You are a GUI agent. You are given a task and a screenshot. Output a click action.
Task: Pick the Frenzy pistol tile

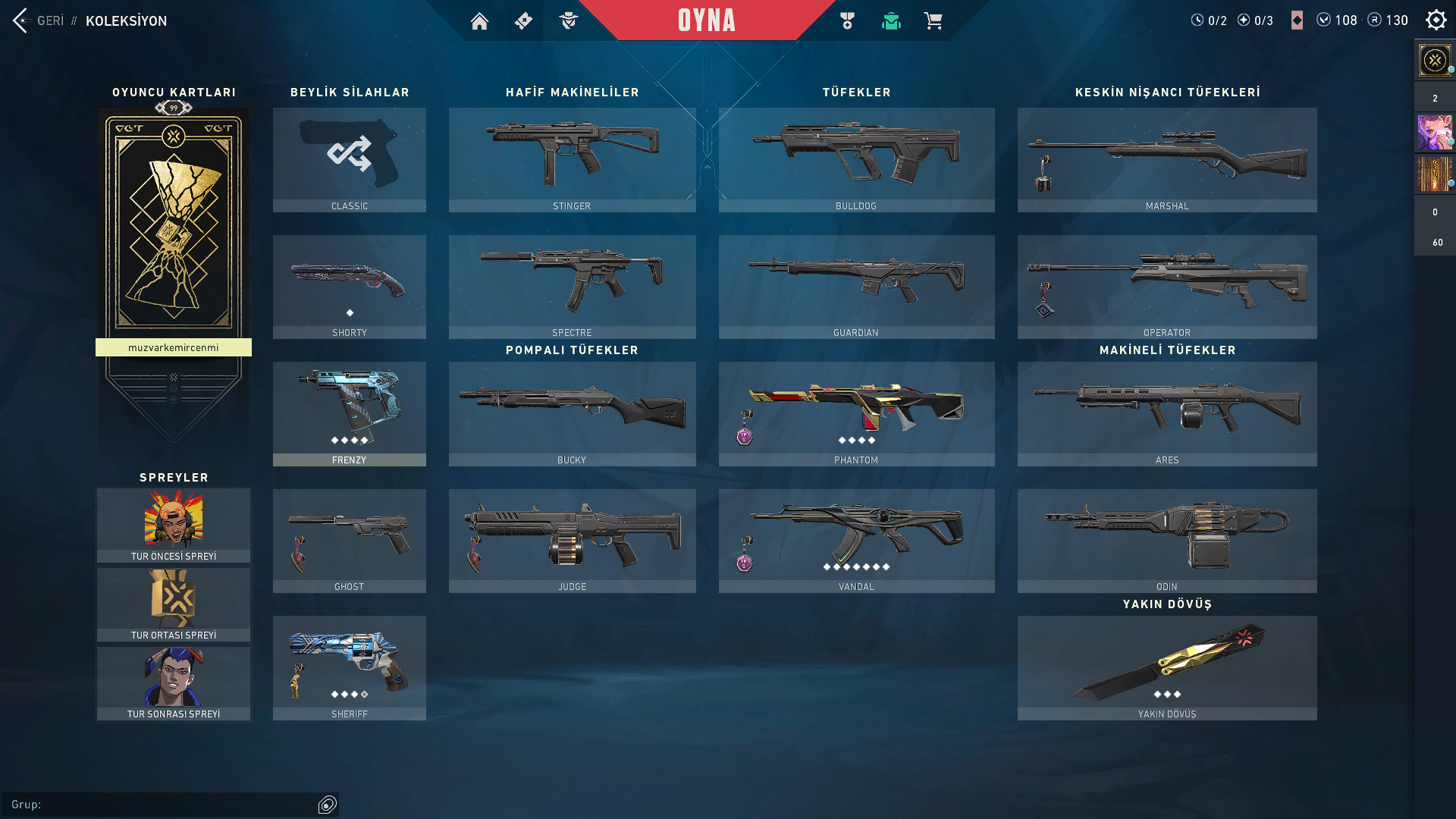tap(349, 413)
